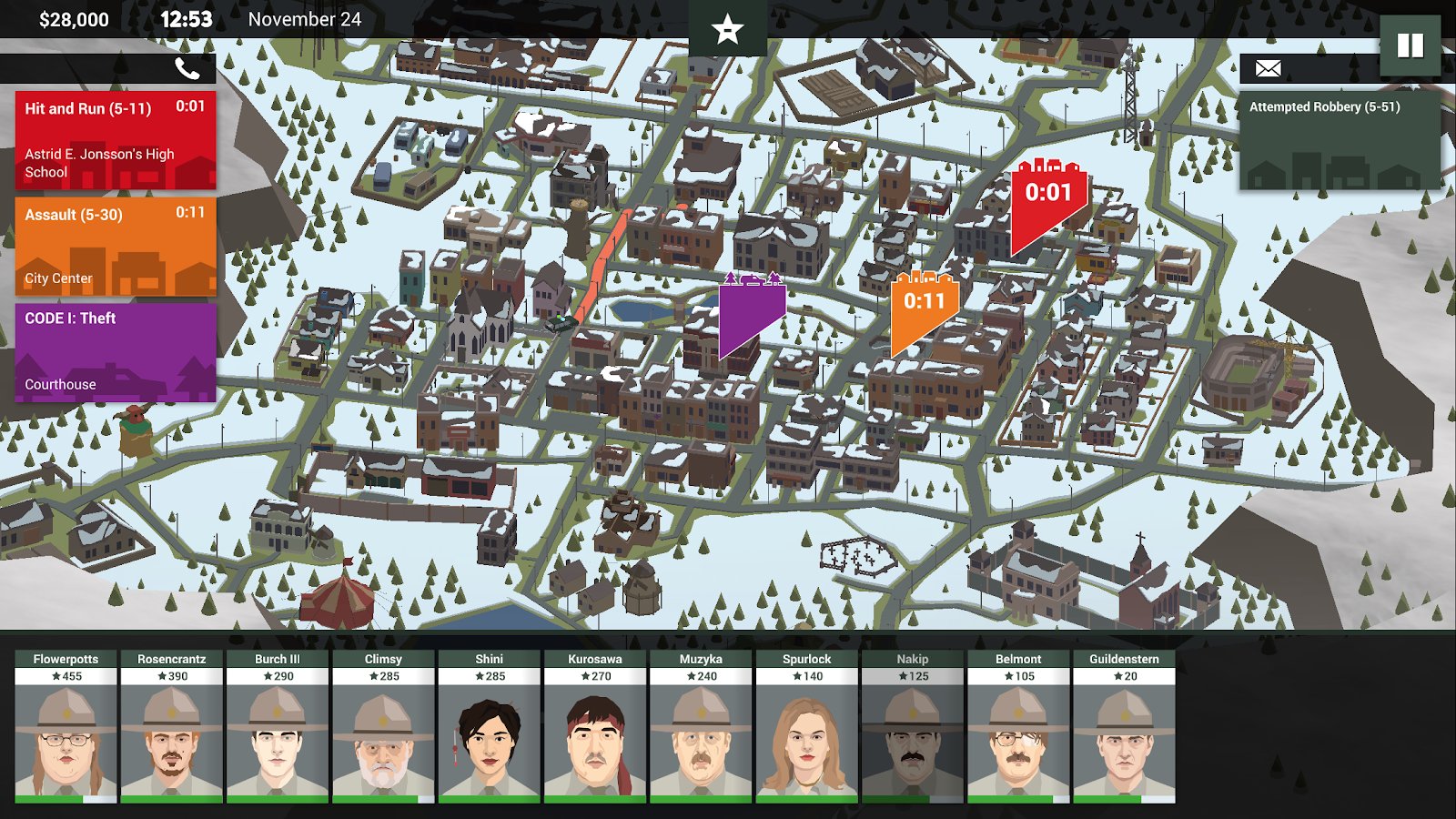Screen dimensions: 1456x819
Task: Select the orange 0:11 map marker
Action: click(925, 299)
